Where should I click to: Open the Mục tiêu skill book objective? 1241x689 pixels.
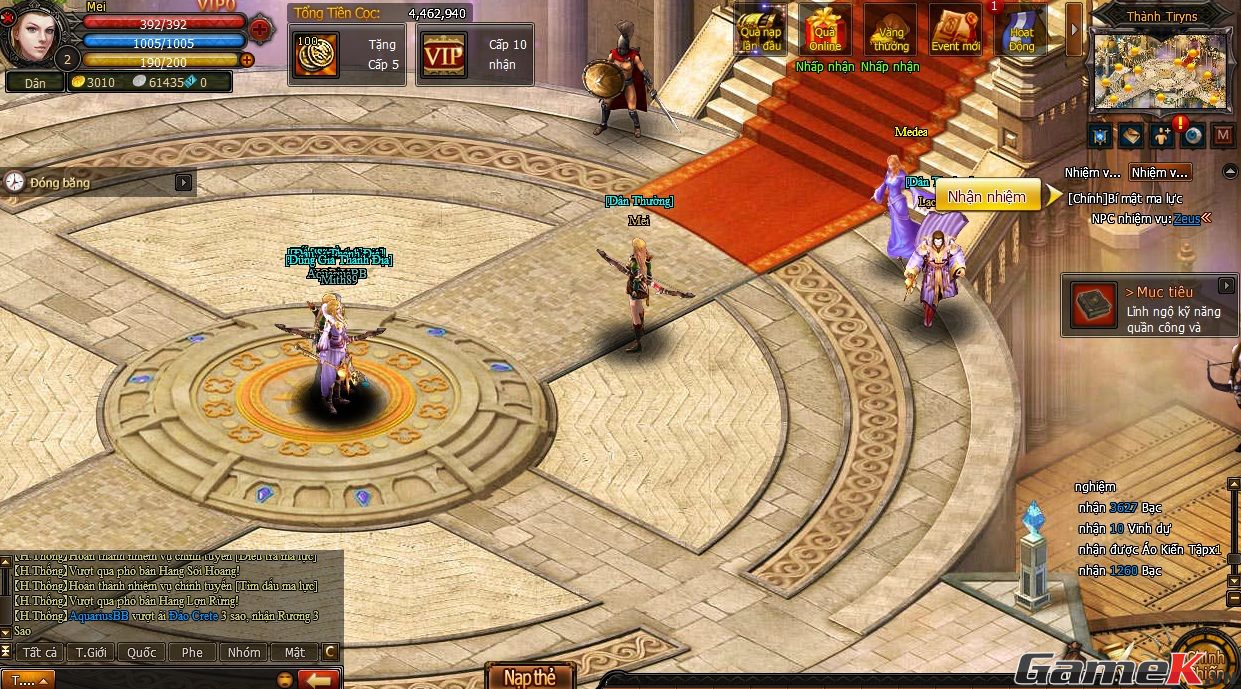tap(1093, 305)
